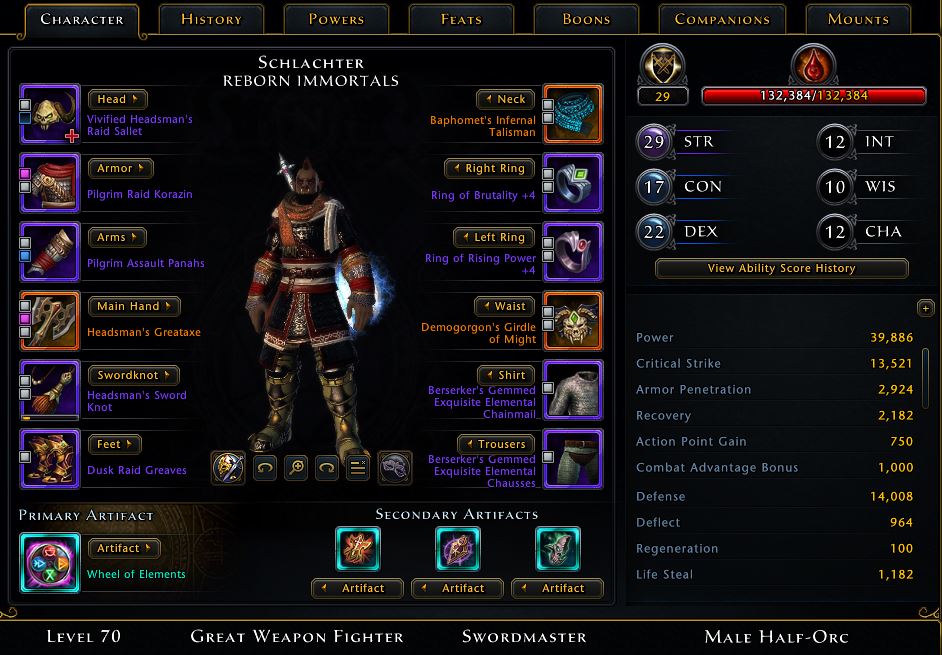The image size is (942, 655).
Task: Expand the stats panel with plus button
Action: point(924,308)
